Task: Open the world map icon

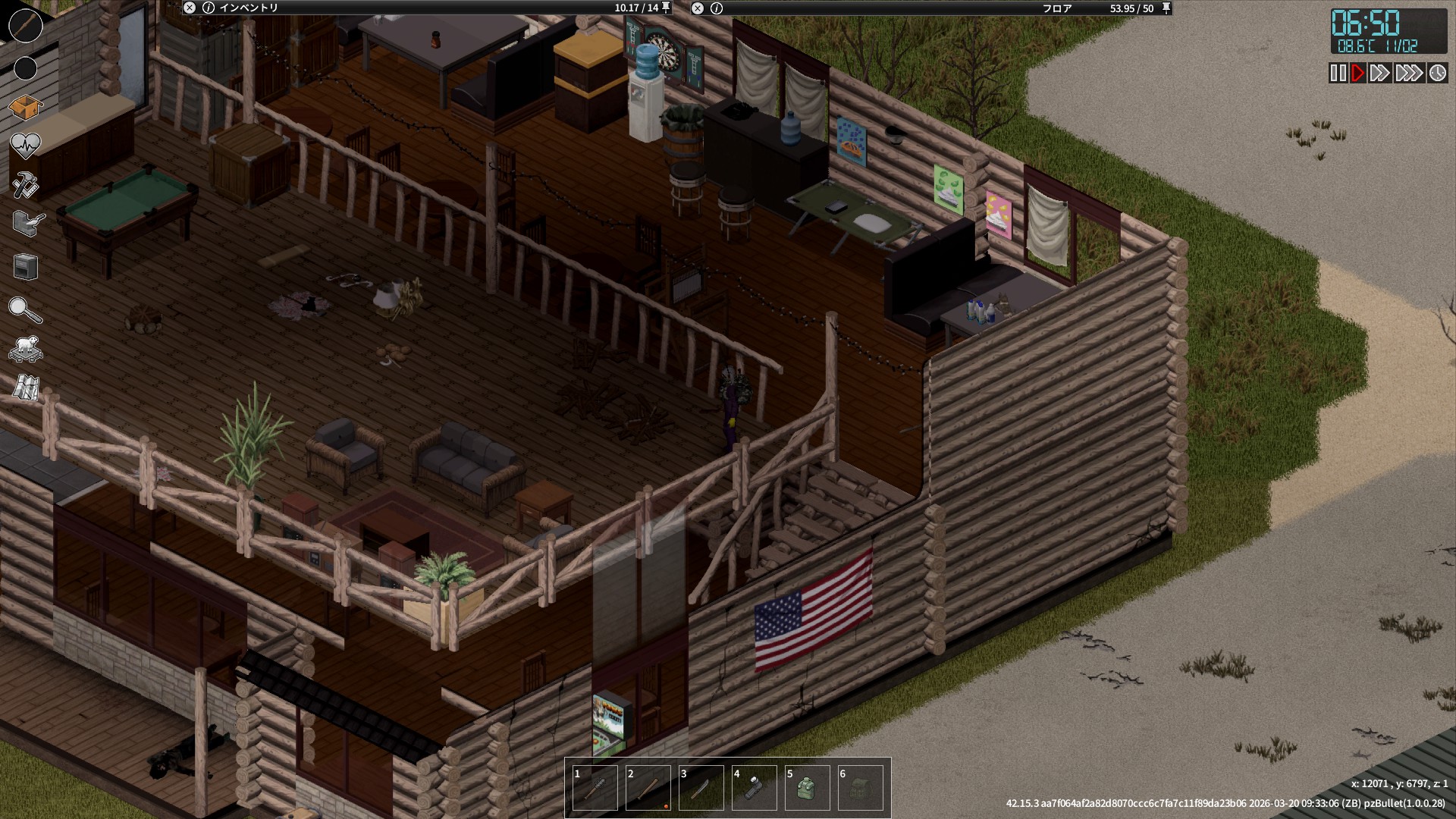Action: point(25,388)
